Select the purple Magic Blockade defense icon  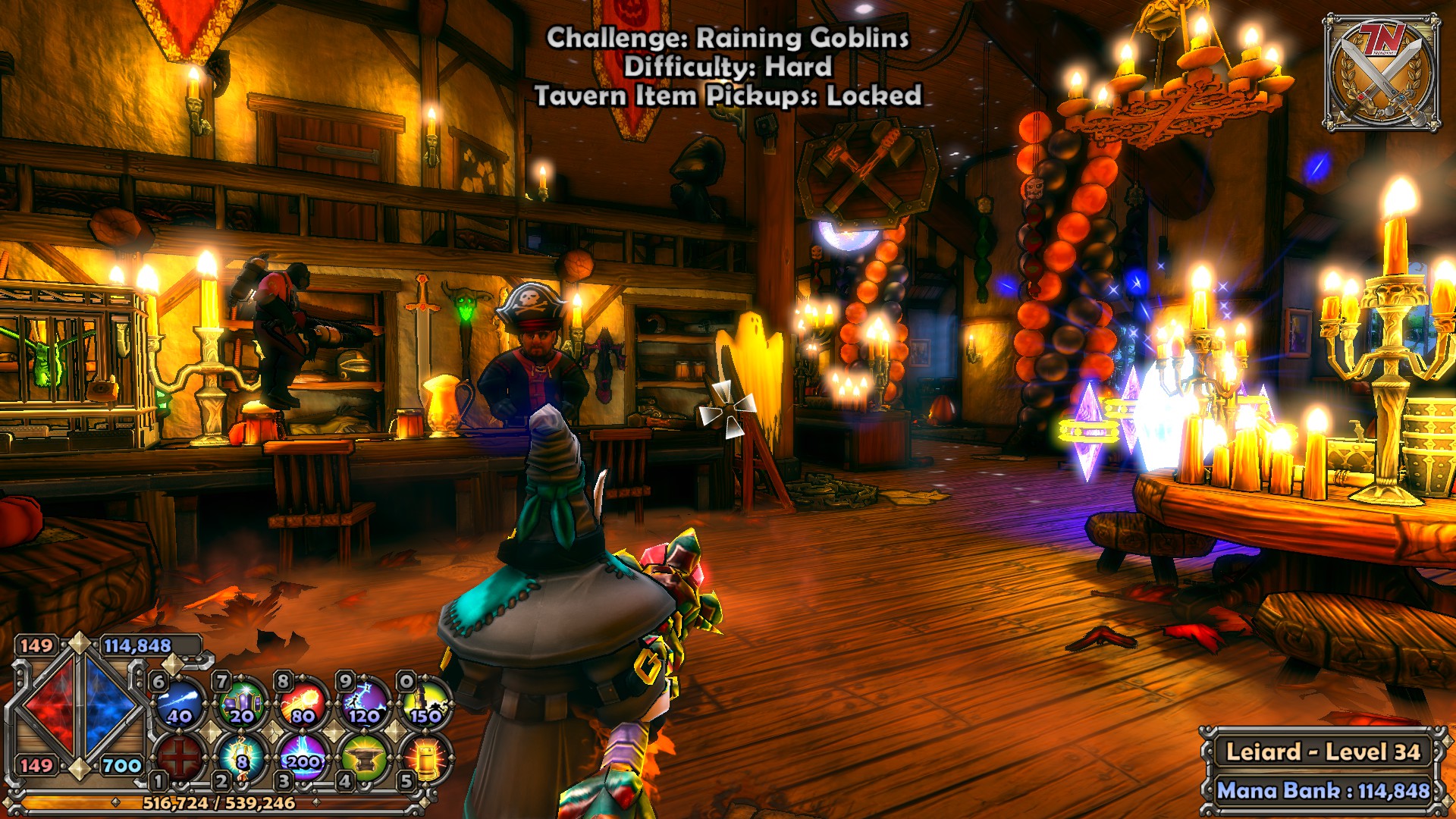(x=242, y=703)
